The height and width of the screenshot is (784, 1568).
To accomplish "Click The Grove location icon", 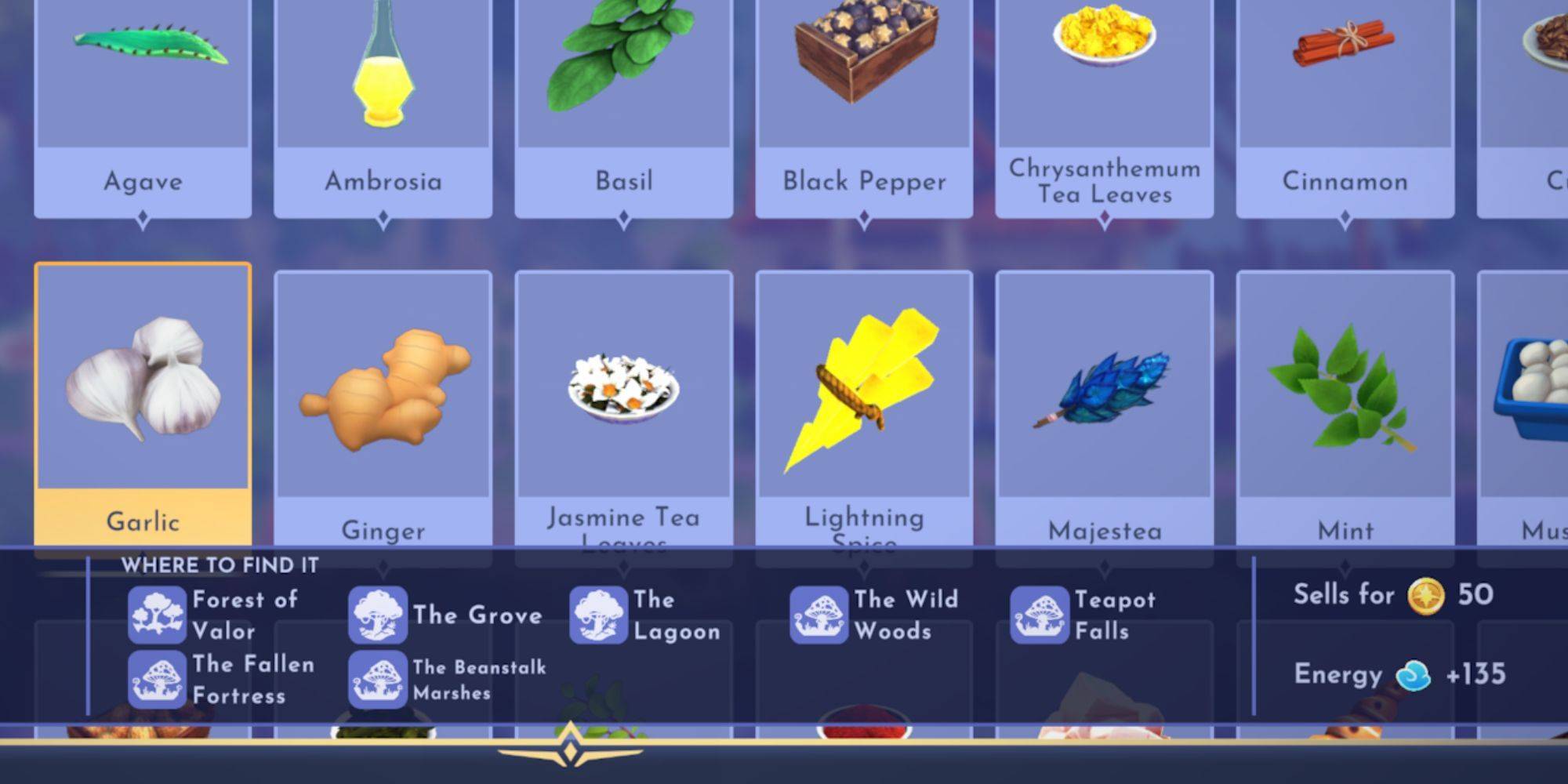I will 378,615.
